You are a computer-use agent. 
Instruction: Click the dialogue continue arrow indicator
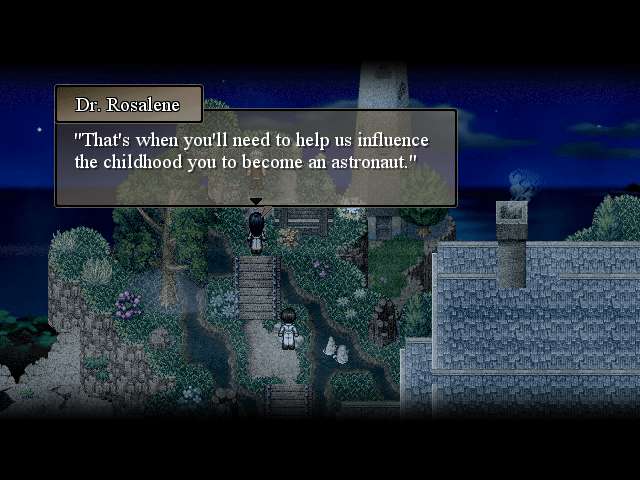pyautogui.click(x=256, y=202)
